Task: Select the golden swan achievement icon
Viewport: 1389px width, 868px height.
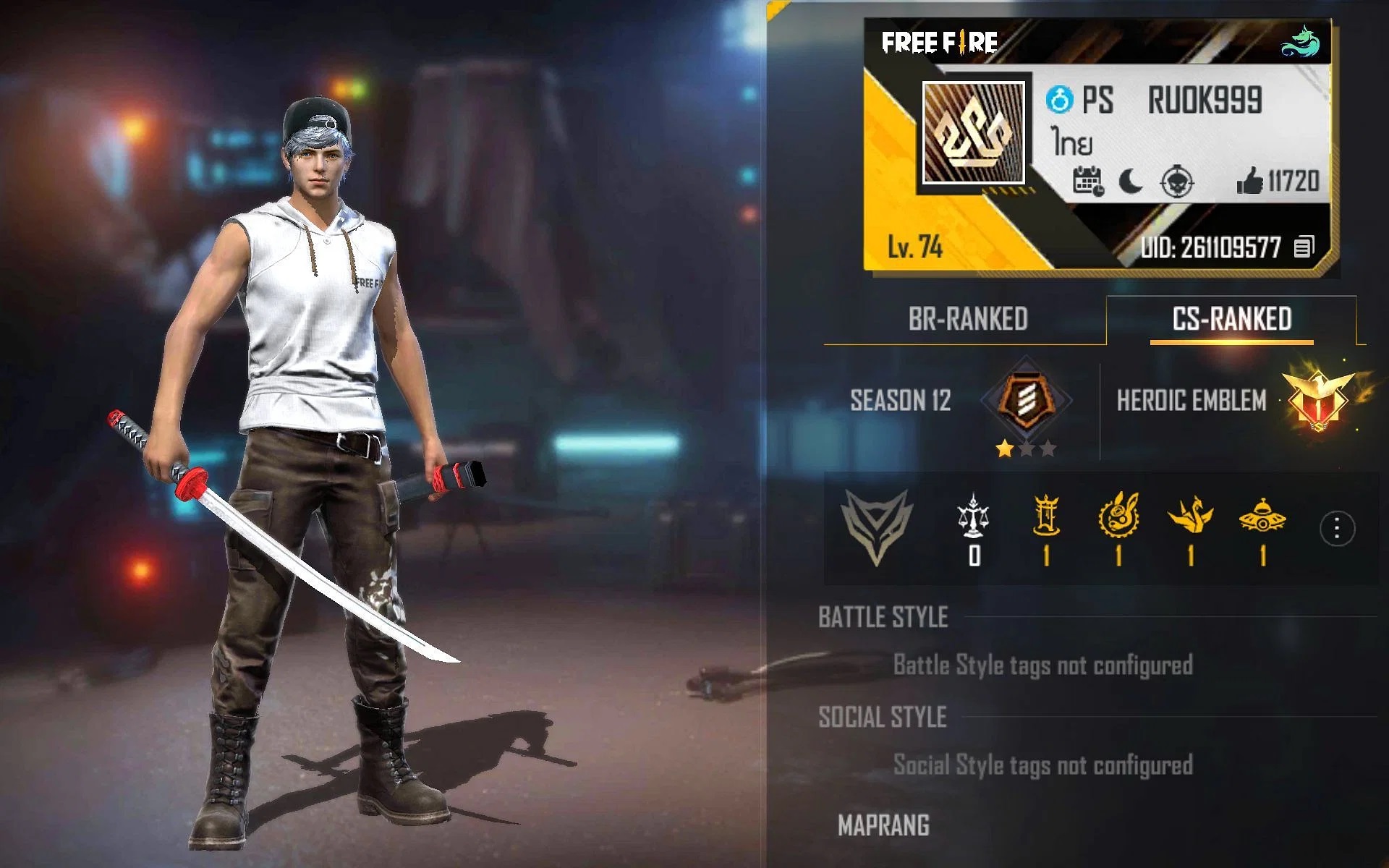Action: point(1190,515)
